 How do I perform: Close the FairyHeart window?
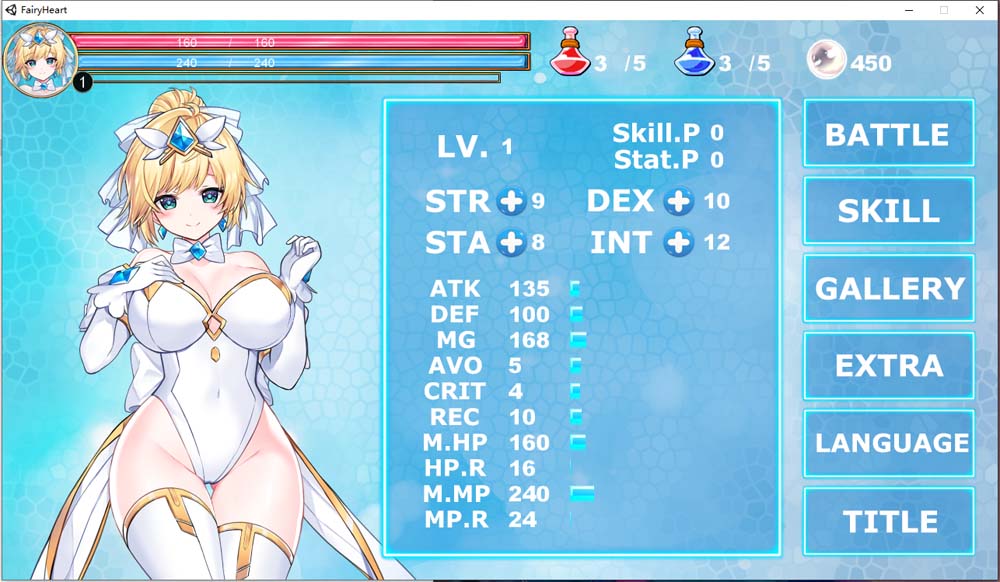click(979, 9)
